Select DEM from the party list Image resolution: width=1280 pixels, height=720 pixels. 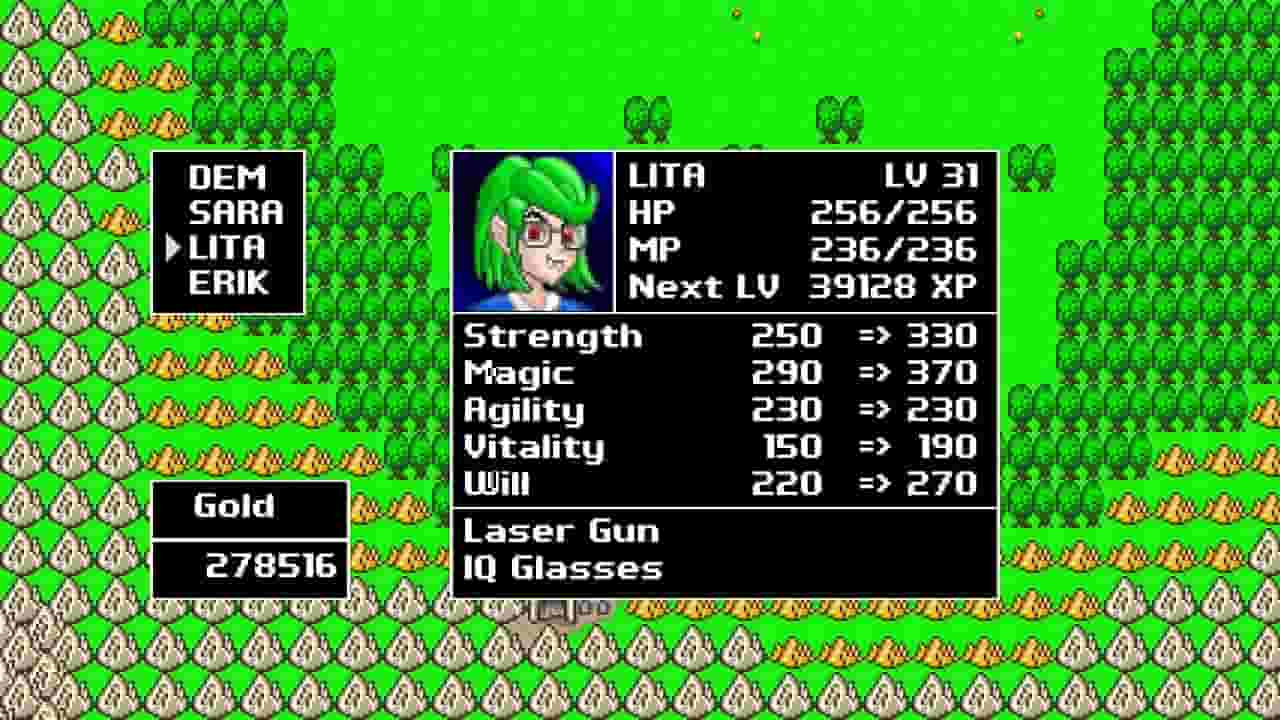click(228, 178)
